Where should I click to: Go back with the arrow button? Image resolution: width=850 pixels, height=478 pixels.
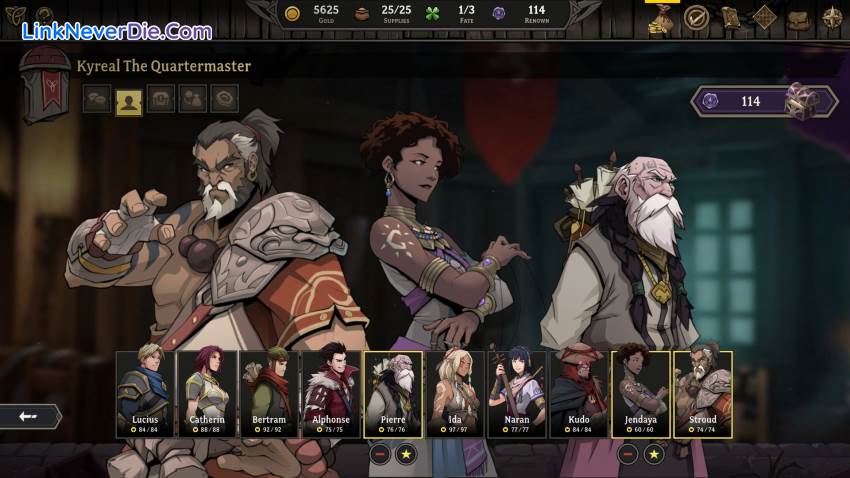tap(28, 416)
